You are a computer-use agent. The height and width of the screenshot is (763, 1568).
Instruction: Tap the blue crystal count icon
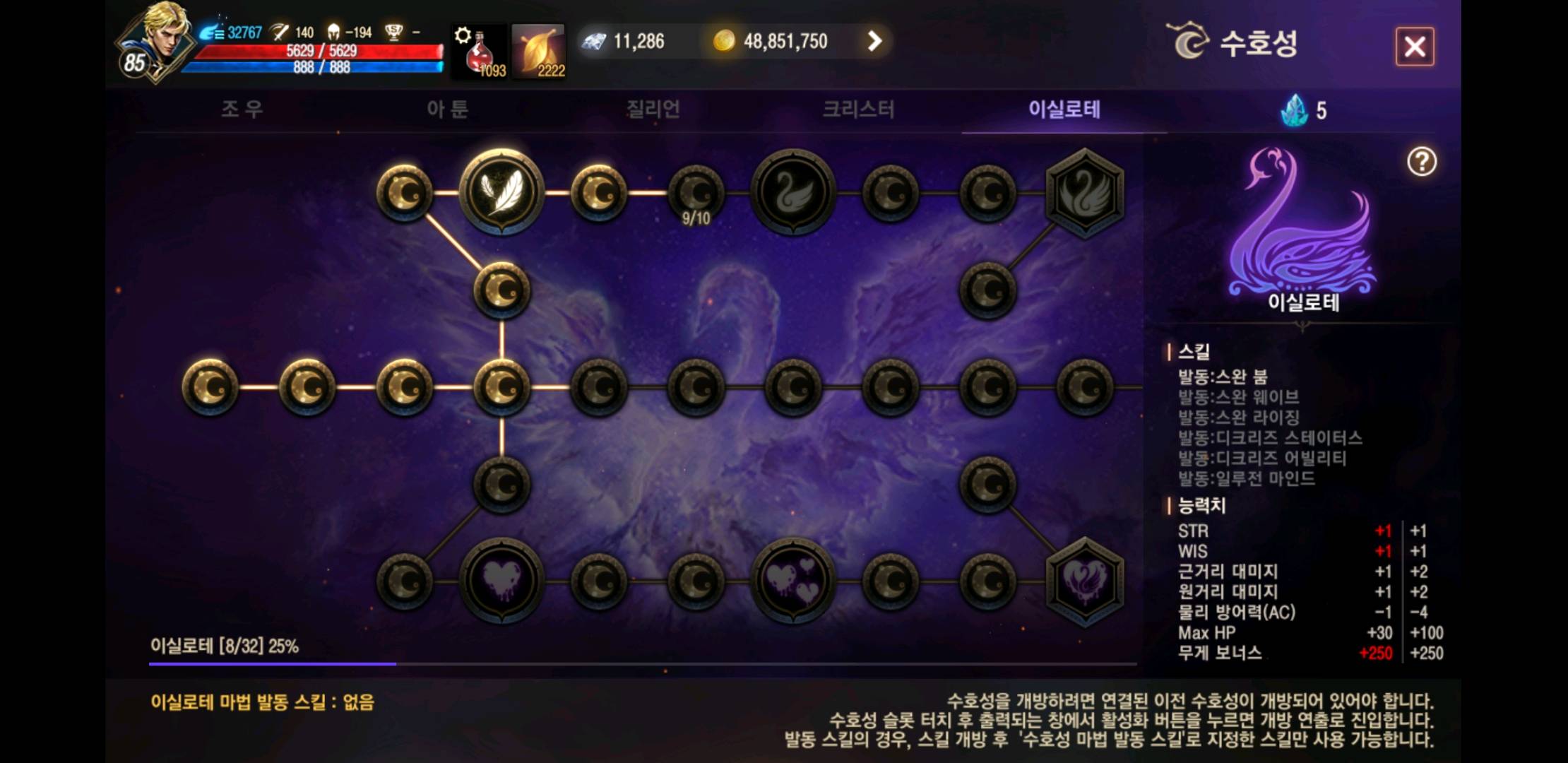pyautogui.click(x=1295, y=111)
